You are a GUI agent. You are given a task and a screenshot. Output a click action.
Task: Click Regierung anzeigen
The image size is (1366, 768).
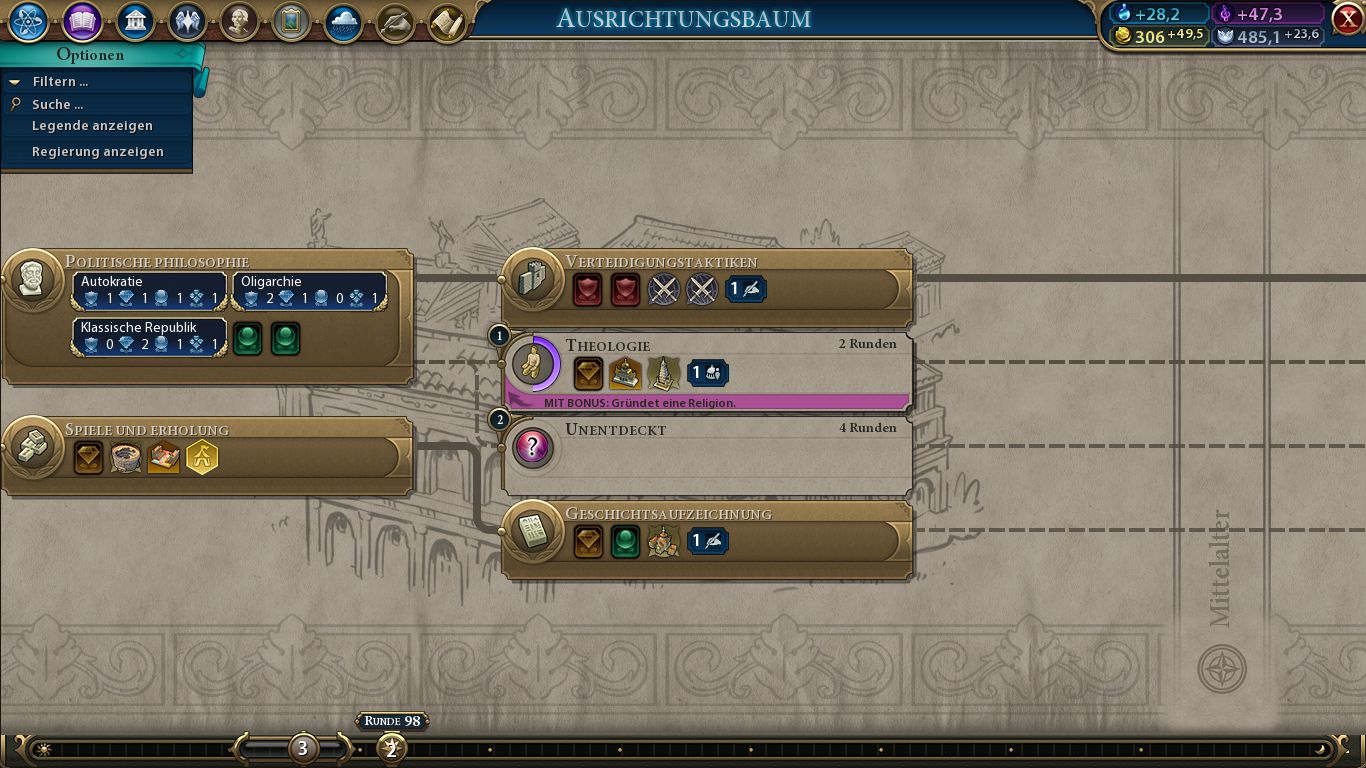click(x=97, y=152)
